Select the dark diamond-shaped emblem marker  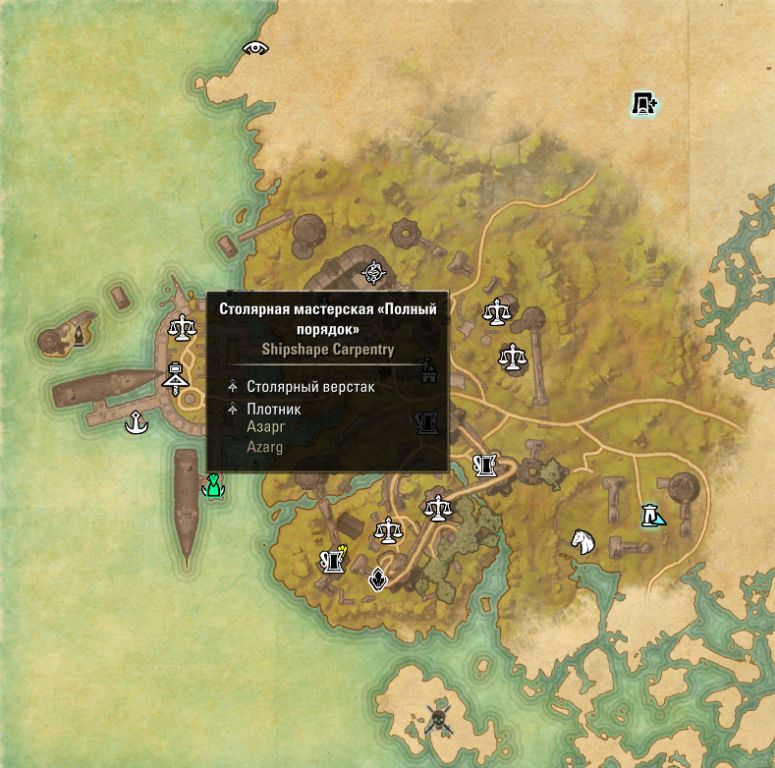tap(378, 578)
